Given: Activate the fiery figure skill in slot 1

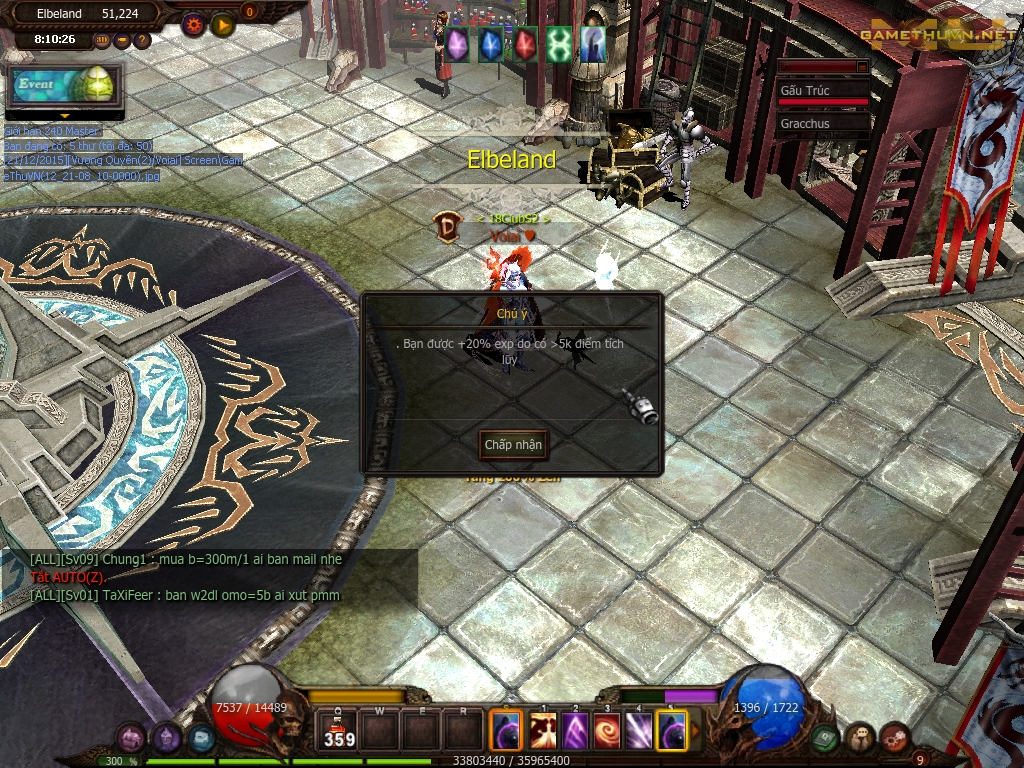Looking at the screenshot, I should [x=543, y=731].
